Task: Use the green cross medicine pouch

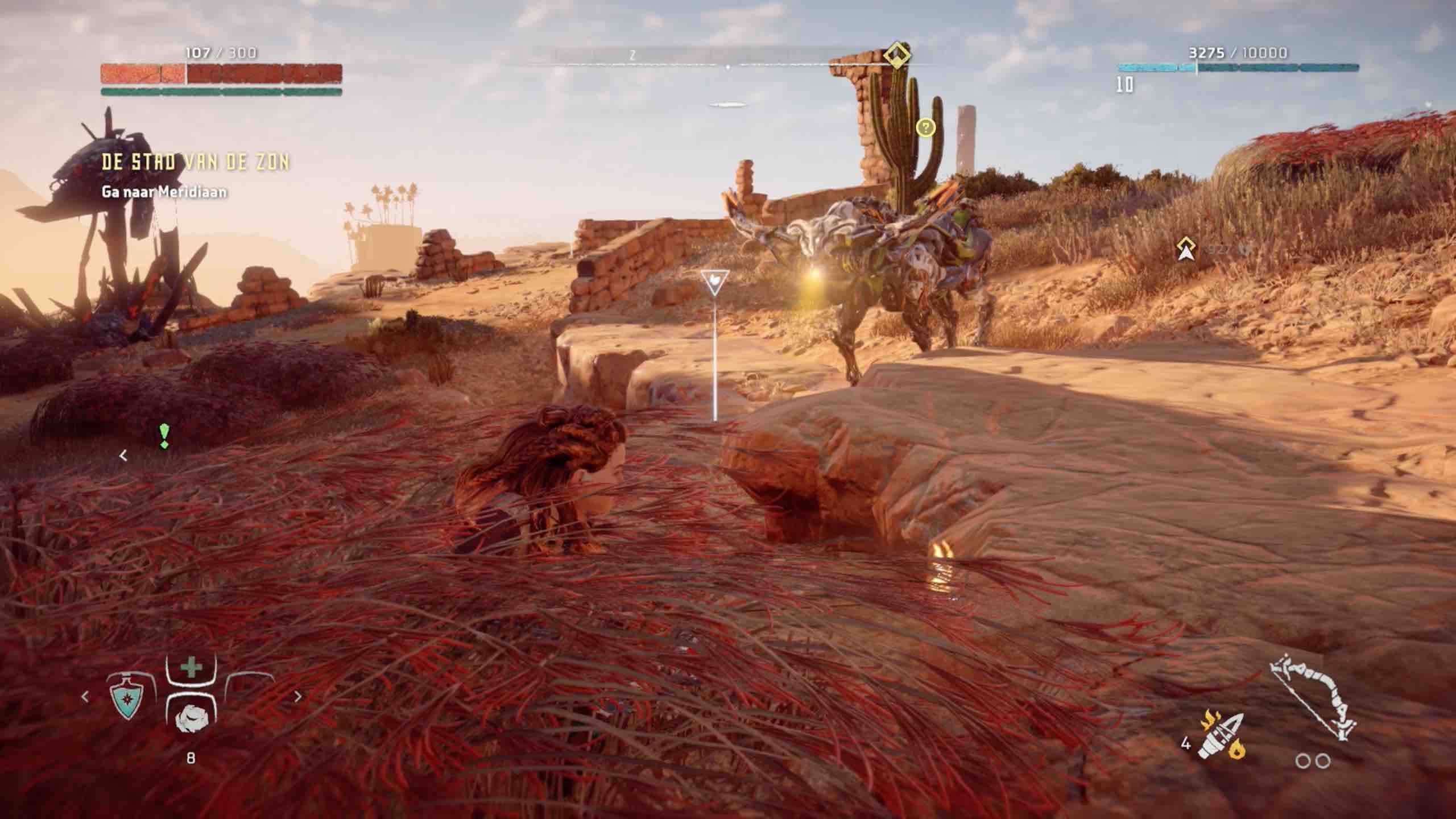Action: tap(191, 668)
